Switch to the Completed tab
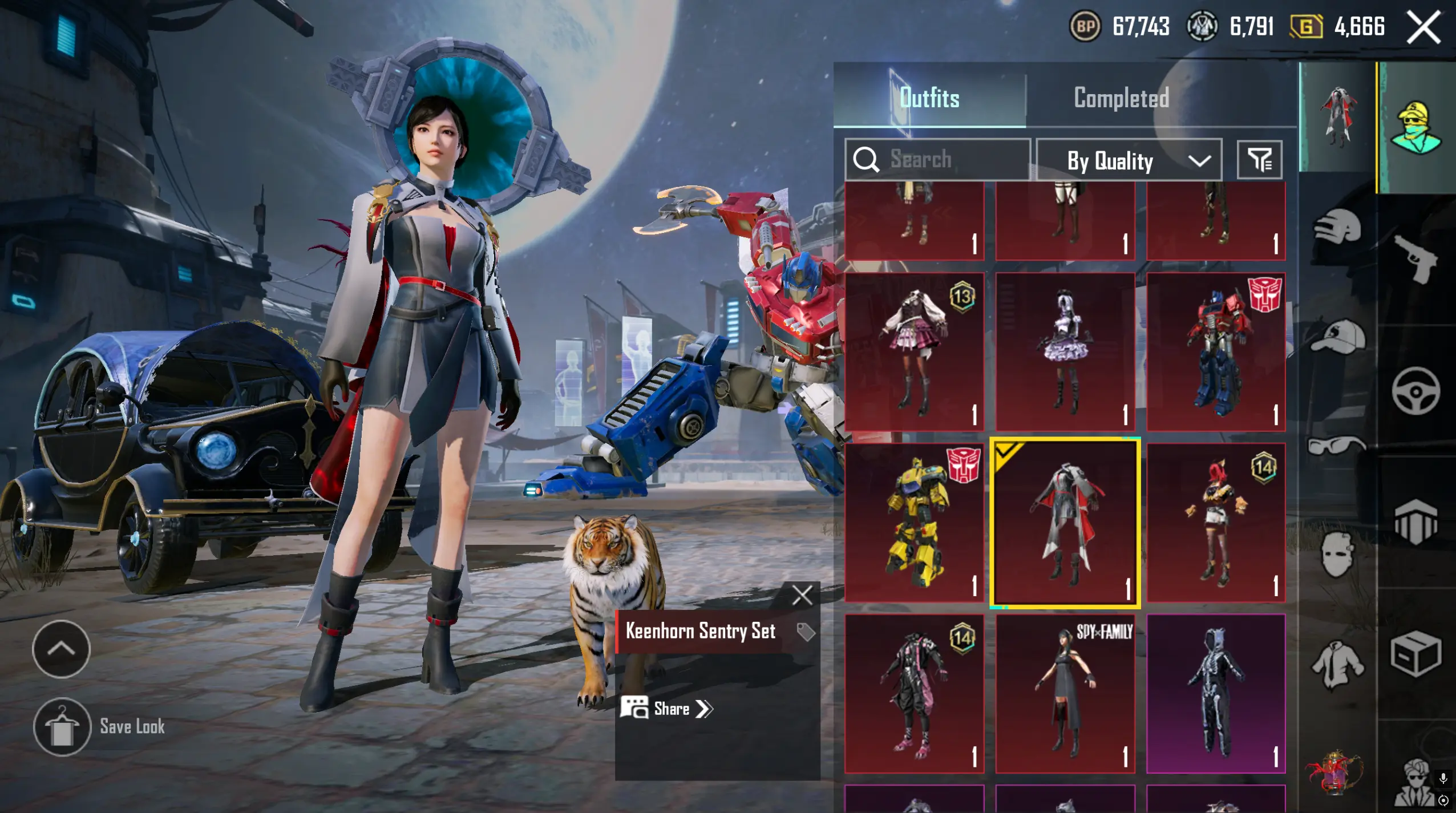 point(1121,98)
